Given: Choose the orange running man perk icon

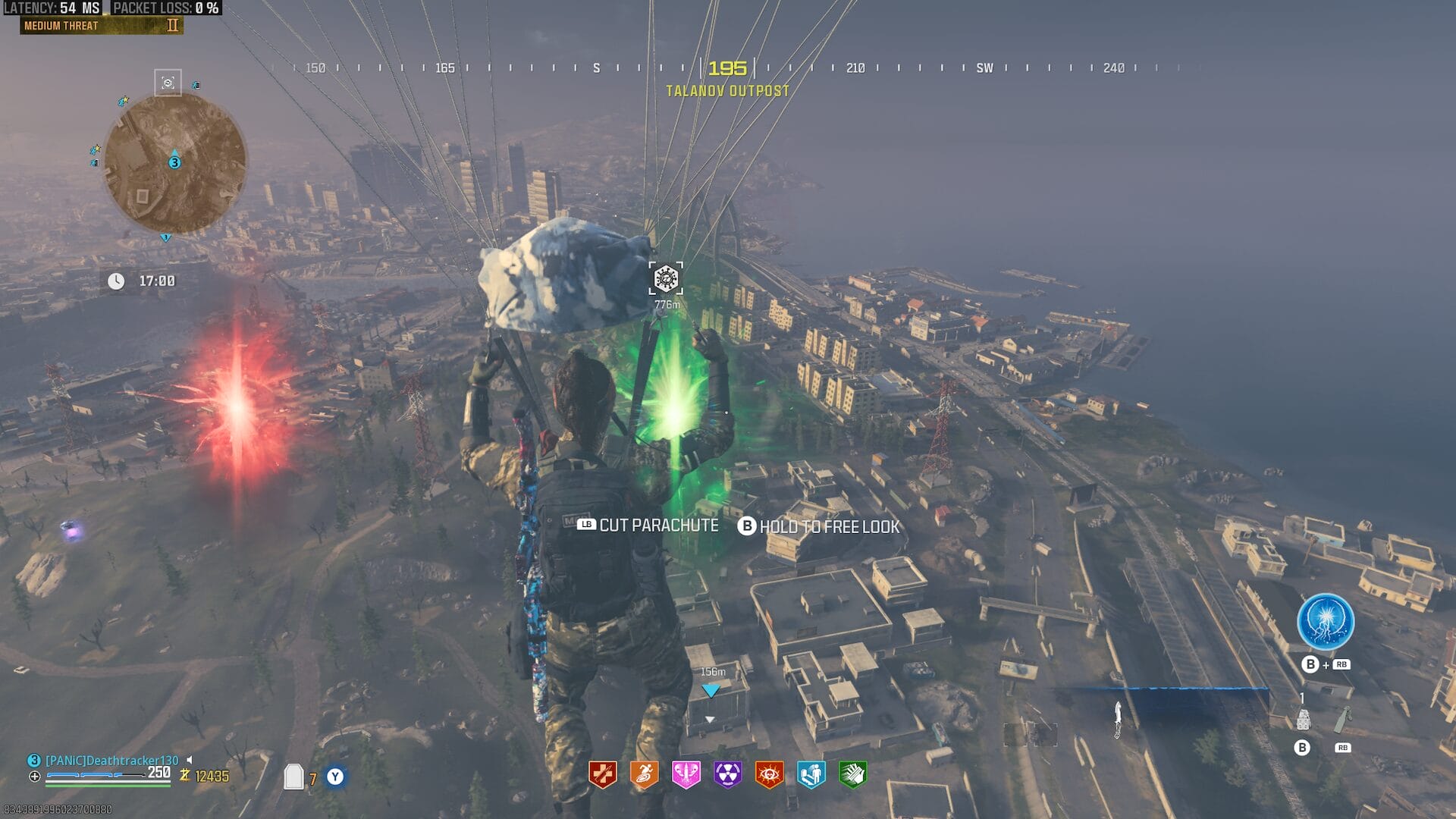Looking at the screenshot, I should pos(645,774).
